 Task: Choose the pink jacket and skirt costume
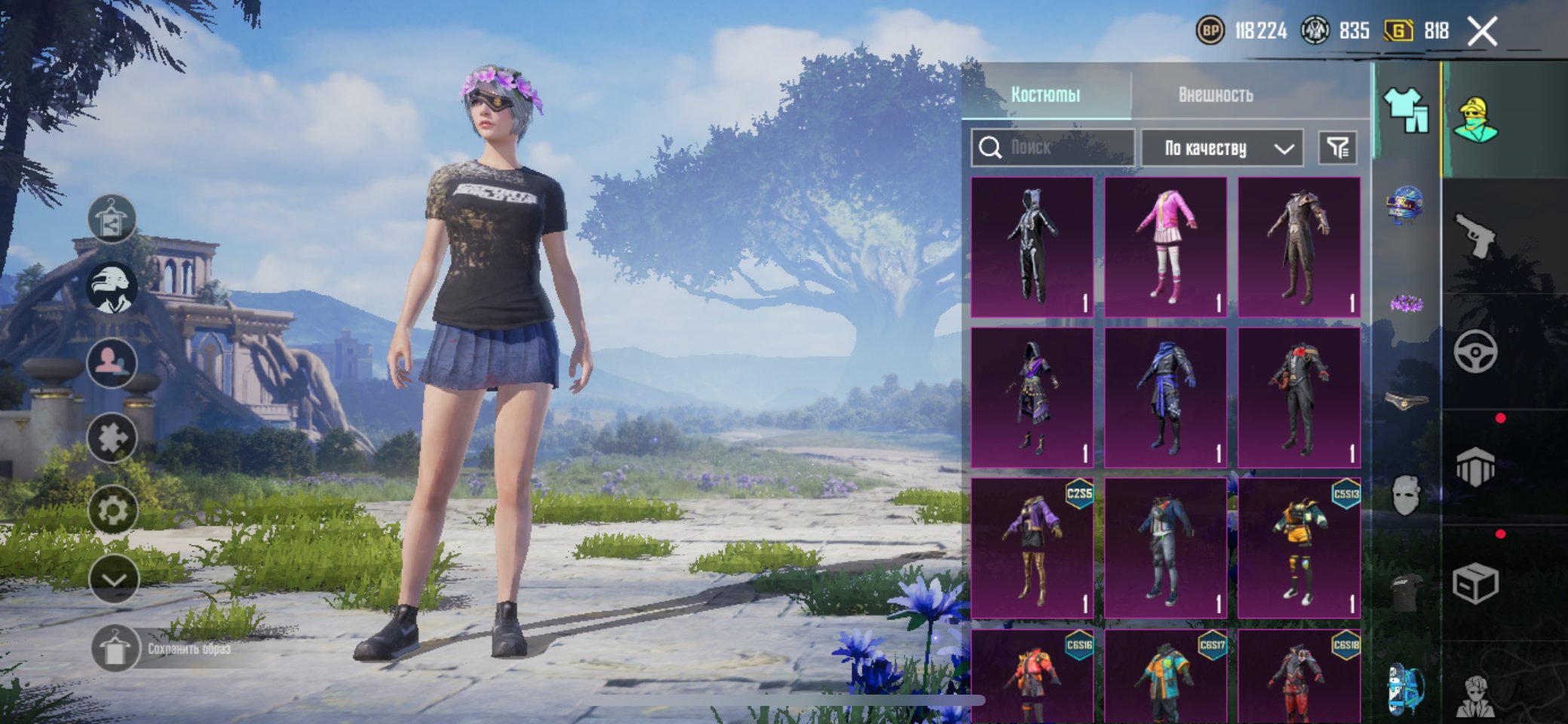click(x=1165, y=247)
